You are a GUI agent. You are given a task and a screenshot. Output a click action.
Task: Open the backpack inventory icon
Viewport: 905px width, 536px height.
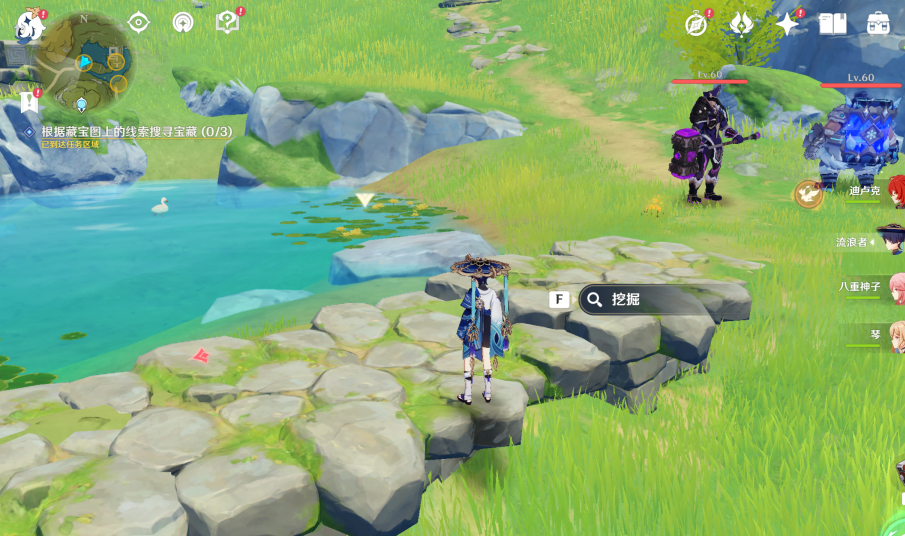coord(878,24)
